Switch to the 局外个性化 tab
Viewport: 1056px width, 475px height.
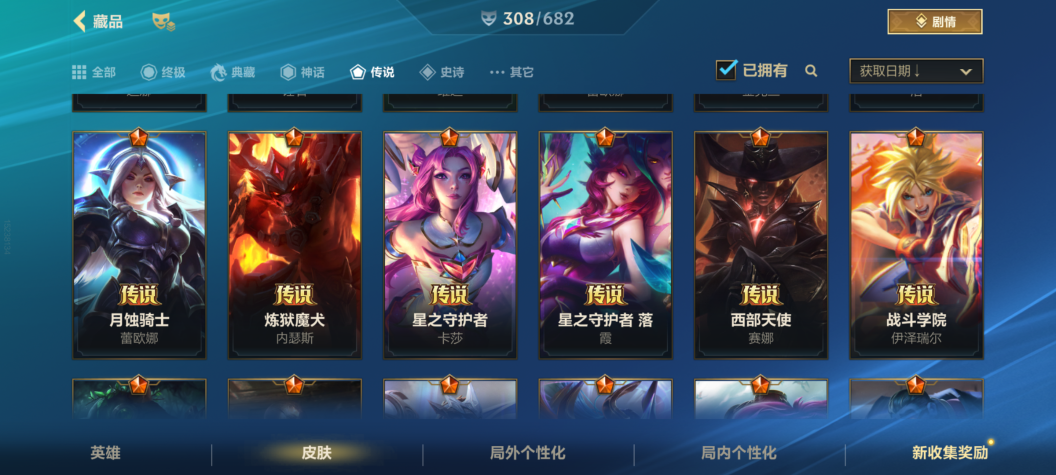tap(527, 453)
